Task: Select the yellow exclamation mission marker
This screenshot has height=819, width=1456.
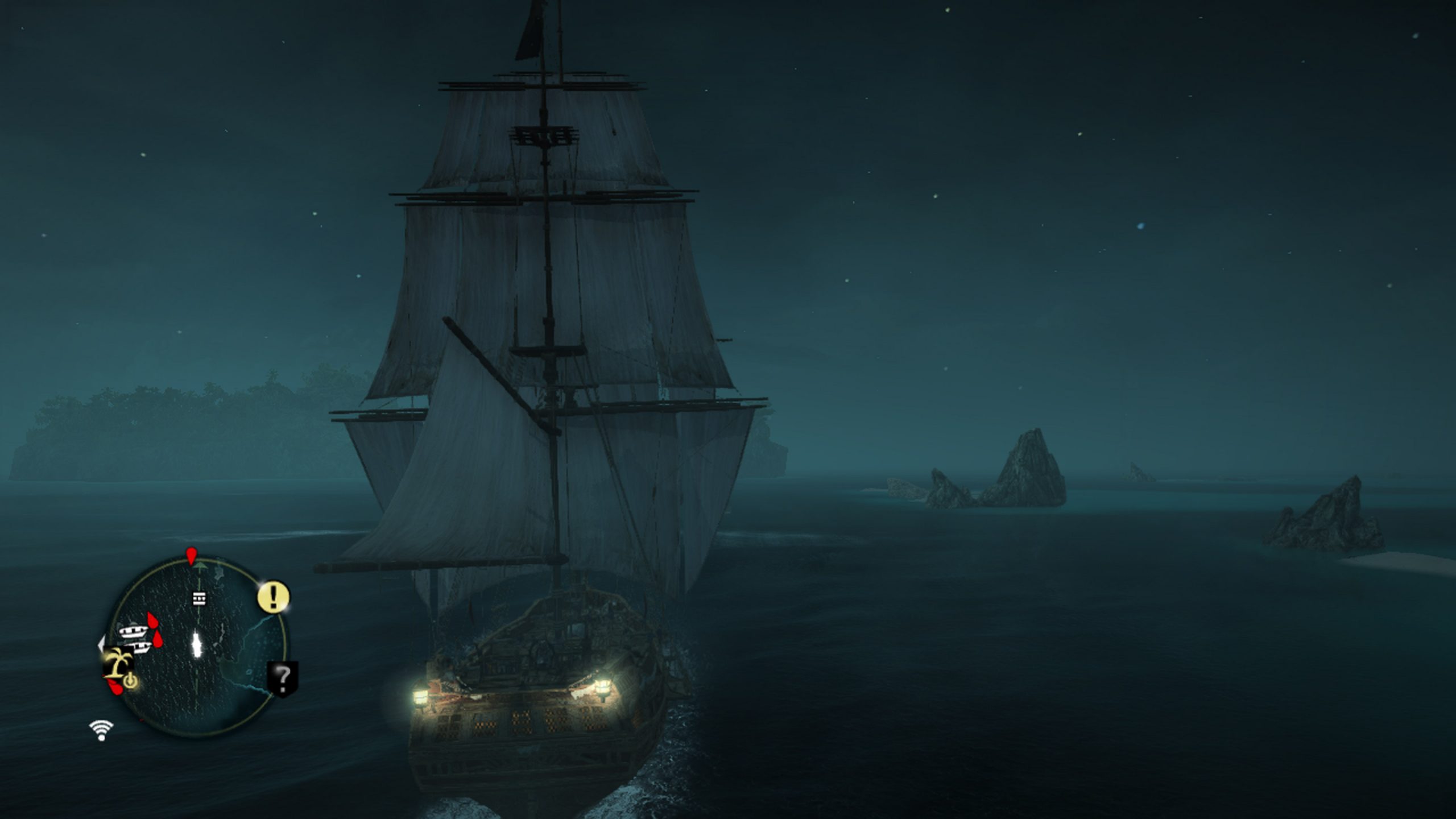Action: [x=274, y=597]
